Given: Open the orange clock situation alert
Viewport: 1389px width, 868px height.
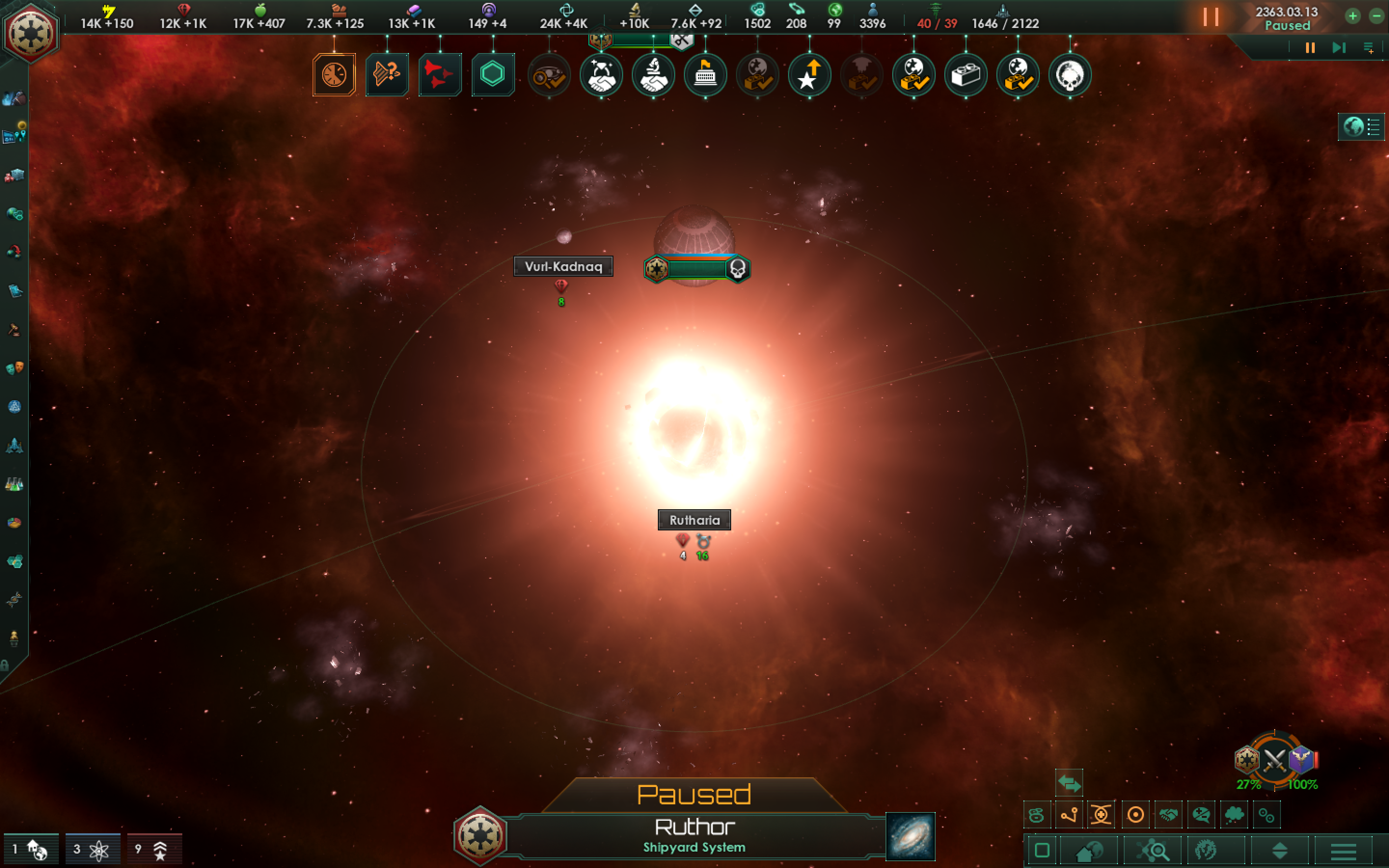Looking at the screenshot, I should (x=334, y=75).
